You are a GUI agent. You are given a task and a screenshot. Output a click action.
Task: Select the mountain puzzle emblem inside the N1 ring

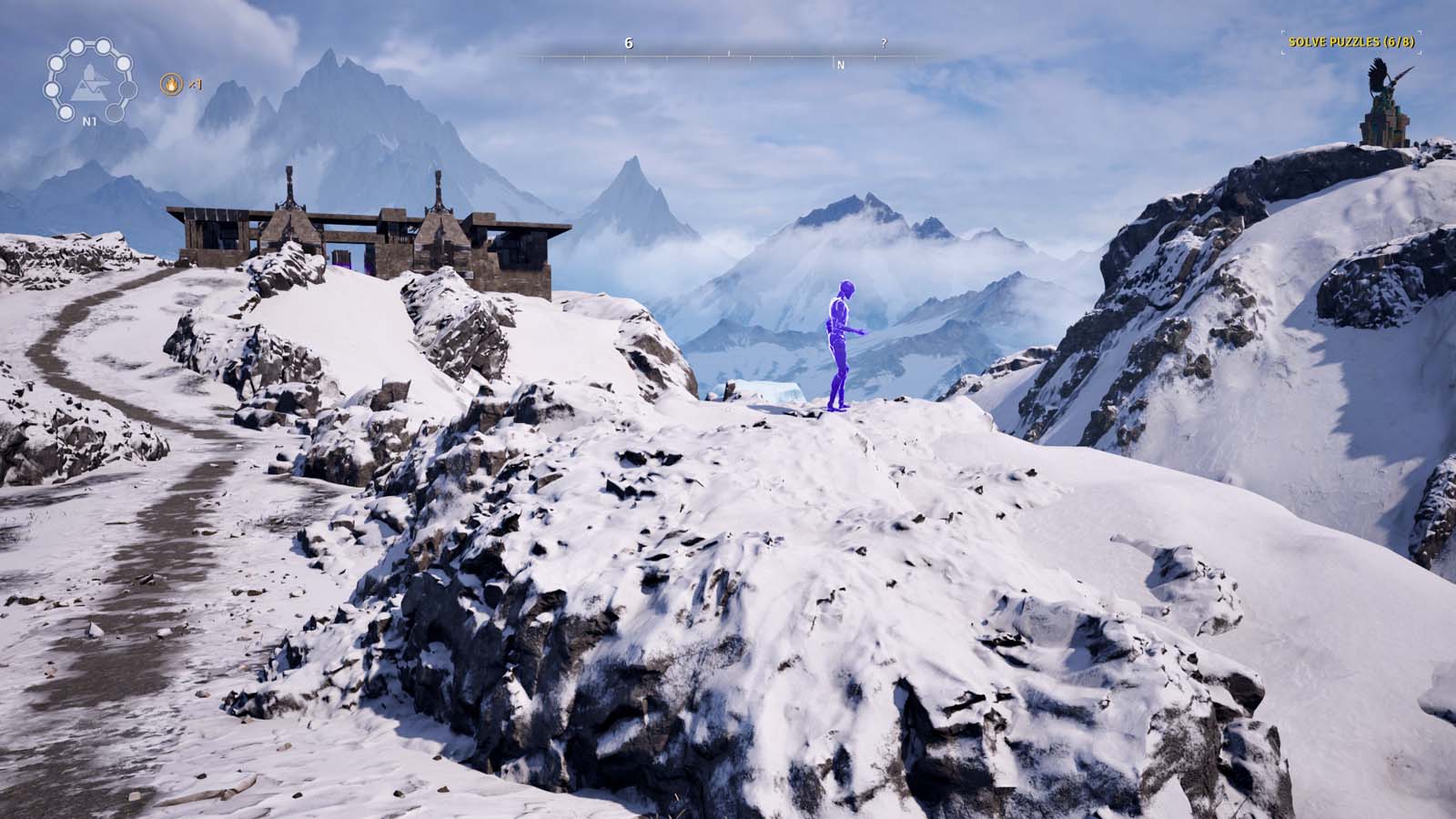click(88, 84)
